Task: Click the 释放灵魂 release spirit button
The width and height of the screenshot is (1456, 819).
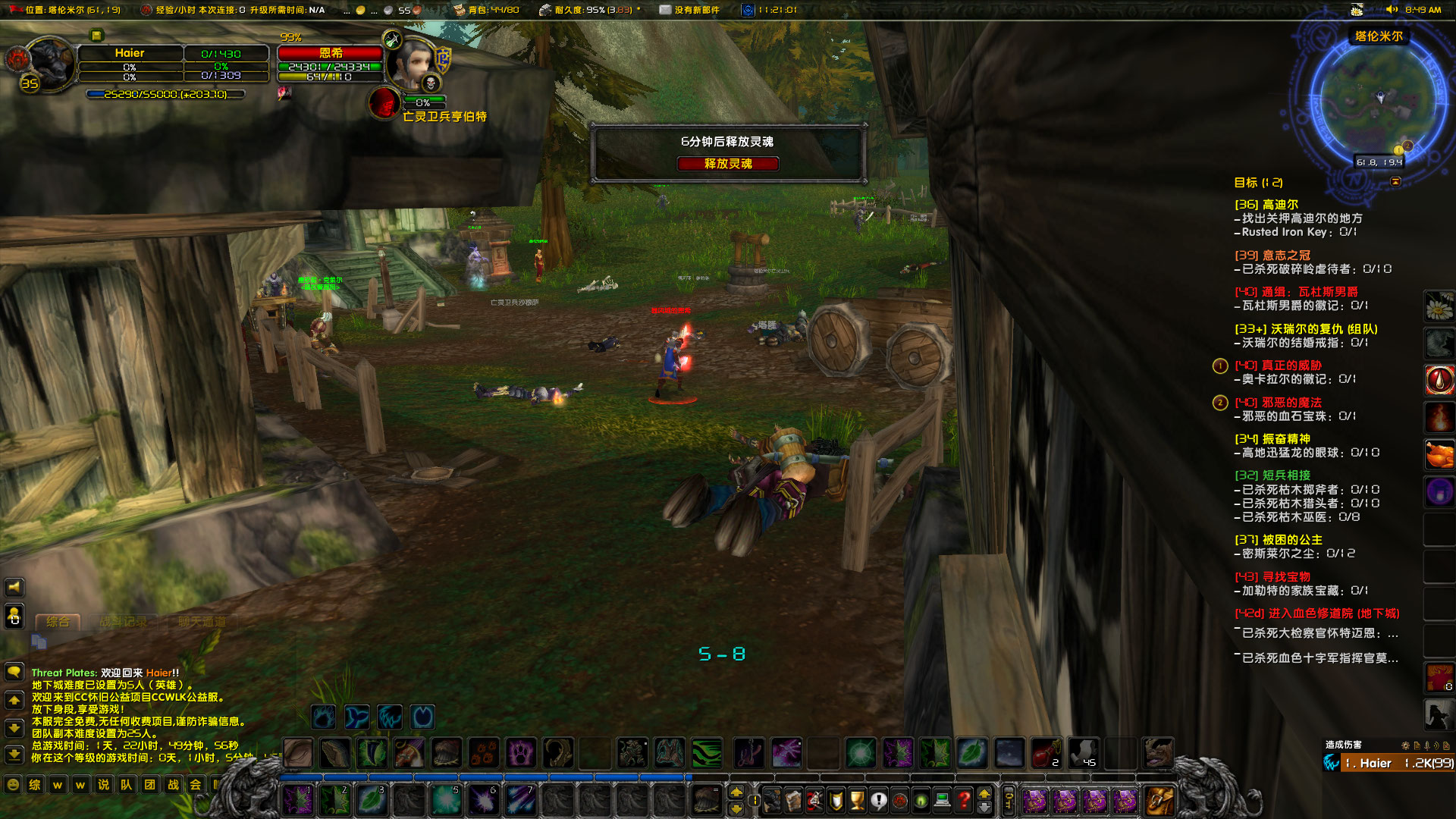Action: pos(728,164)
